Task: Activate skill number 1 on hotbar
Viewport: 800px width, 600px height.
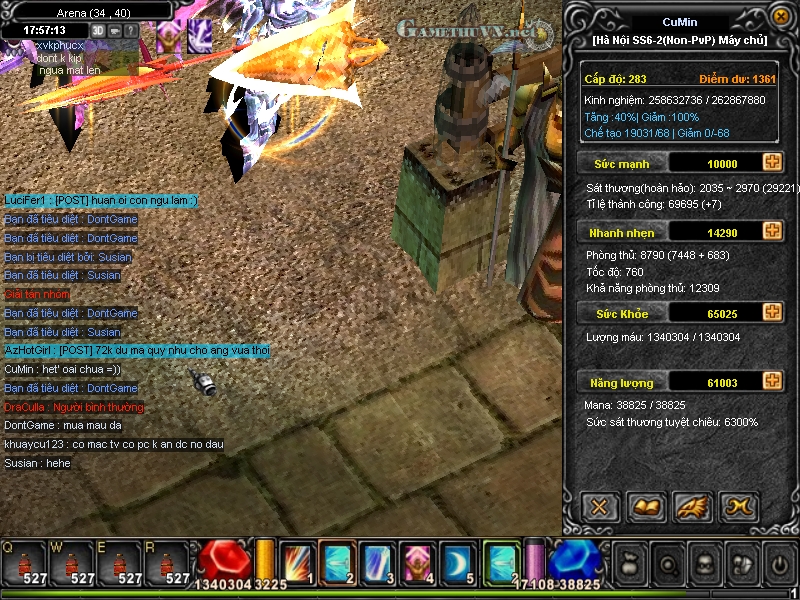Action: click(298, 562)
